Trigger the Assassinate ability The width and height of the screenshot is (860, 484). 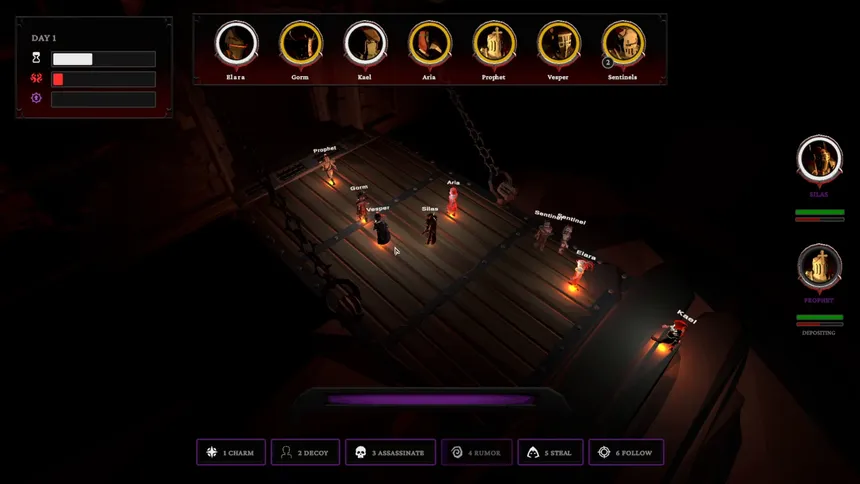point(391,453)
